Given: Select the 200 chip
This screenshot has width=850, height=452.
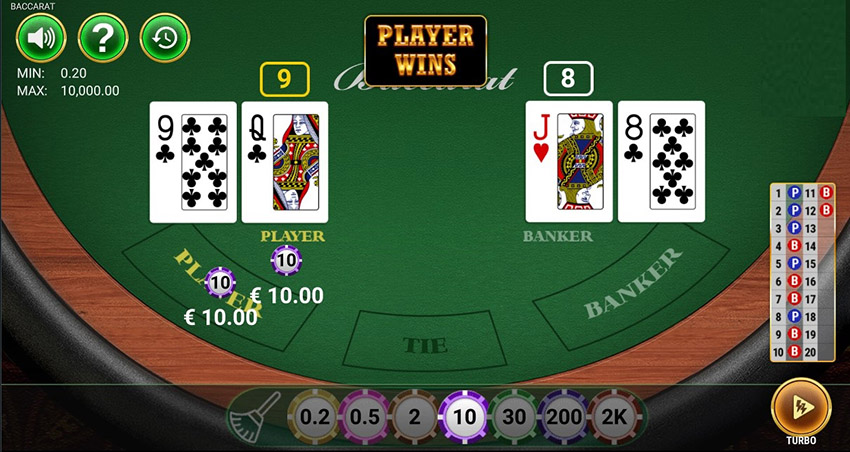Looking at the screenshot, I should 564,416.
